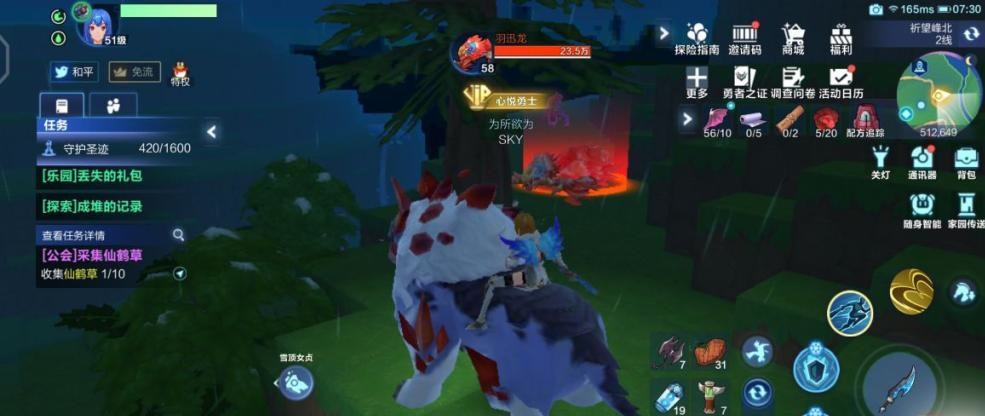Screen dimensions: 985x416
Task: Activate the blue shield skill
Action: 816,369
